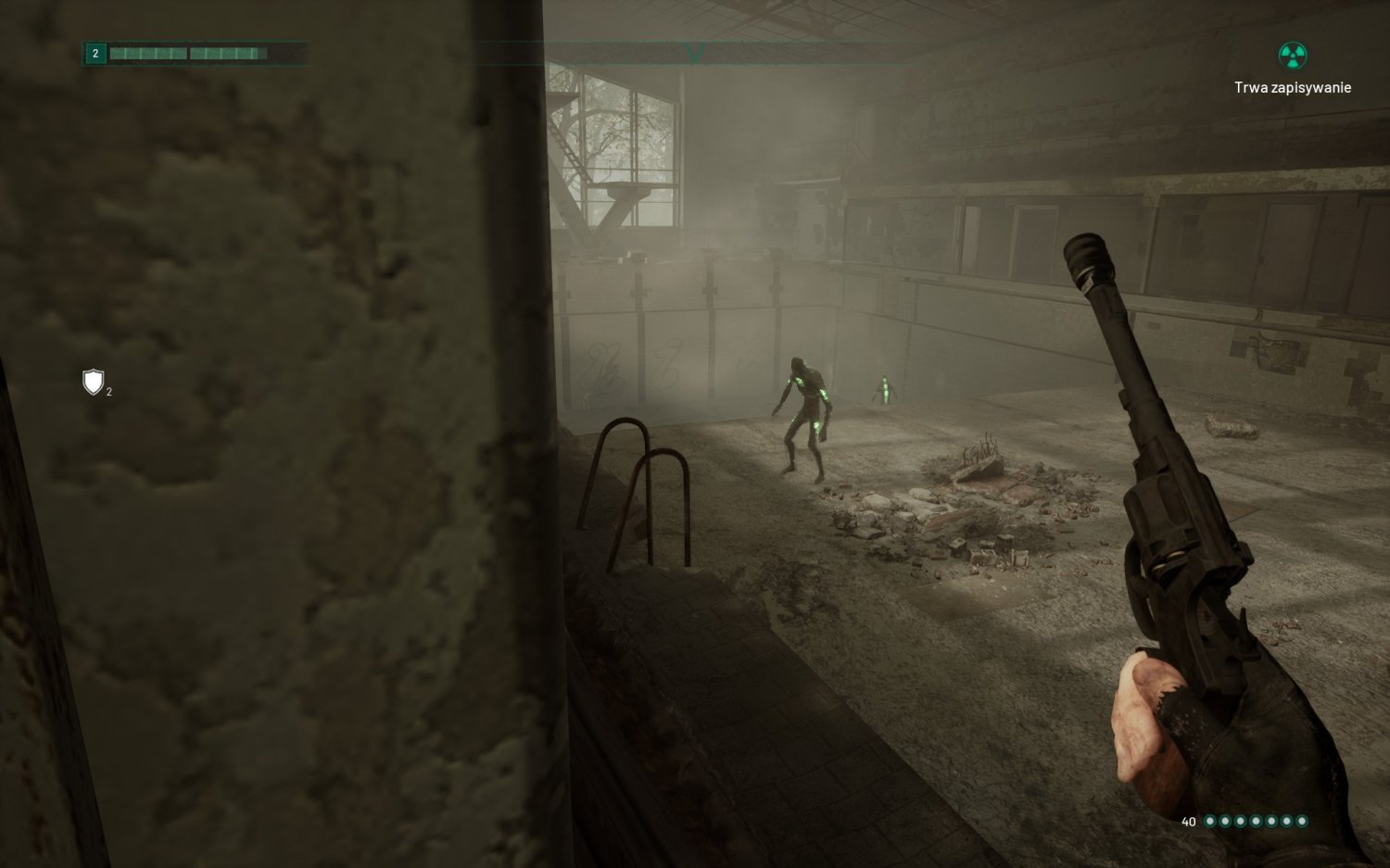The height and width of the screenshot is (868, 1390).
Task: Click the first ammo round indicator dot
Action: click(x=1210, y=822)
